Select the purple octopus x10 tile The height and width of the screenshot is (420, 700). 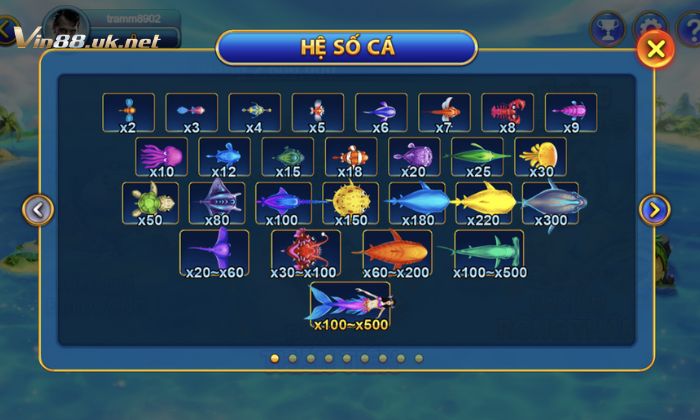pos(161,158)
